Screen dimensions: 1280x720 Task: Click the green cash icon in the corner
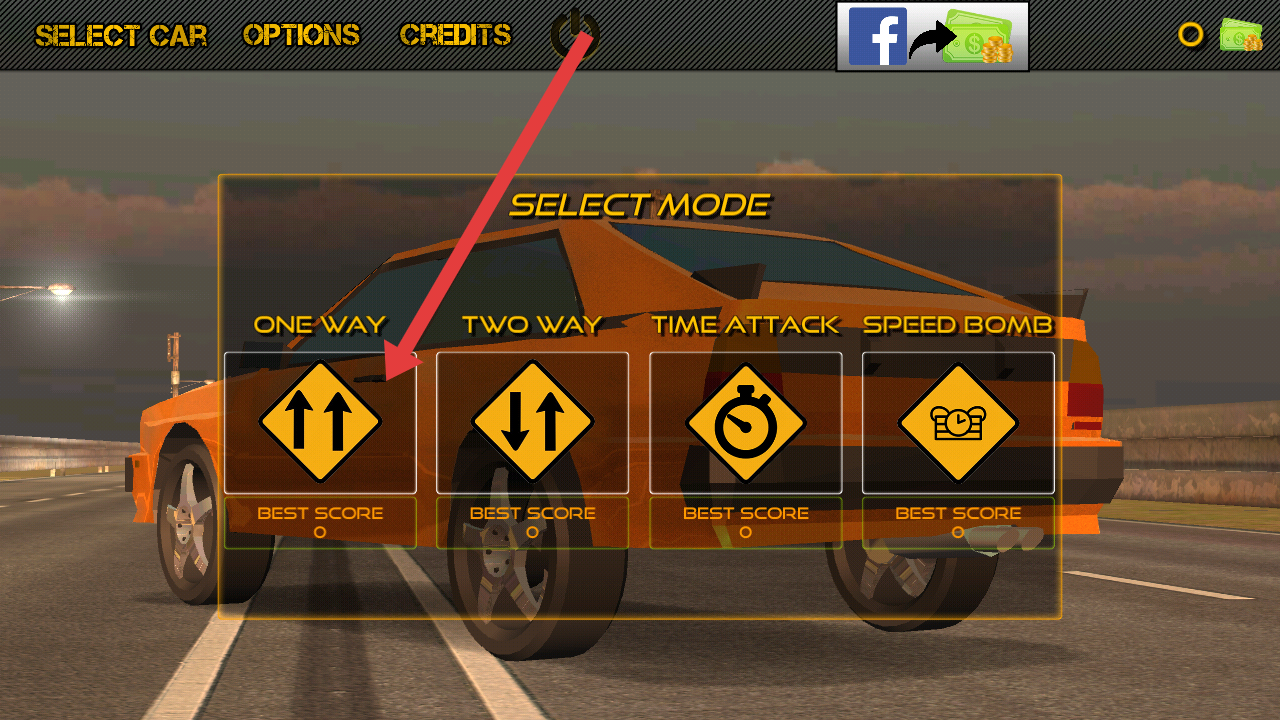tap(1240, 36)
